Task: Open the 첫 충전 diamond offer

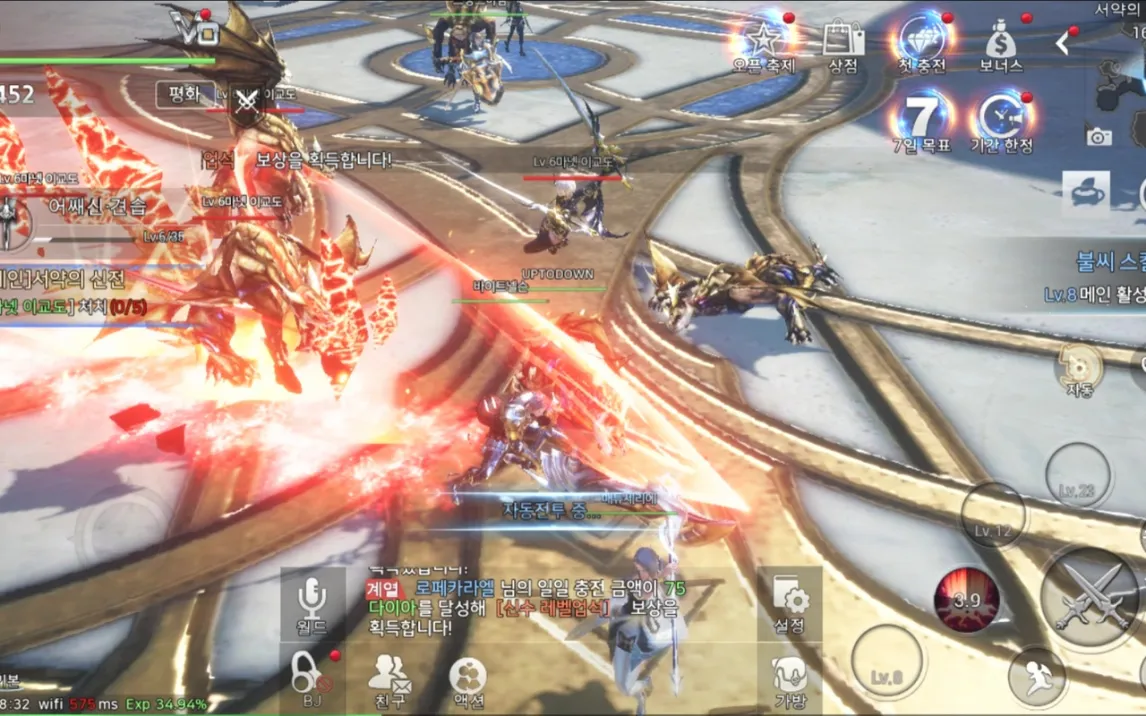Action: click(922, 42)
